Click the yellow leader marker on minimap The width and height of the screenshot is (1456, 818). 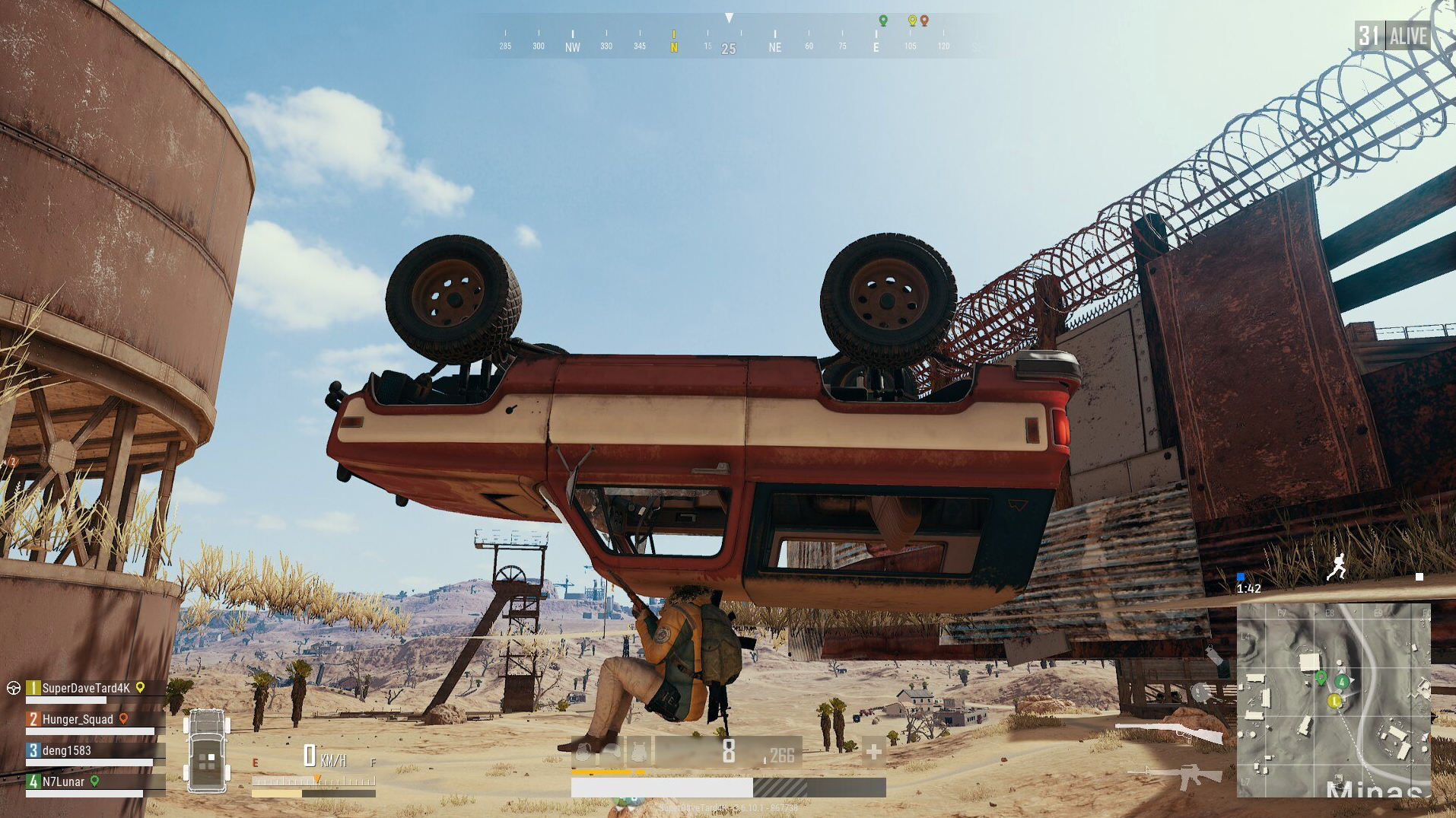tap(1334, 701)
